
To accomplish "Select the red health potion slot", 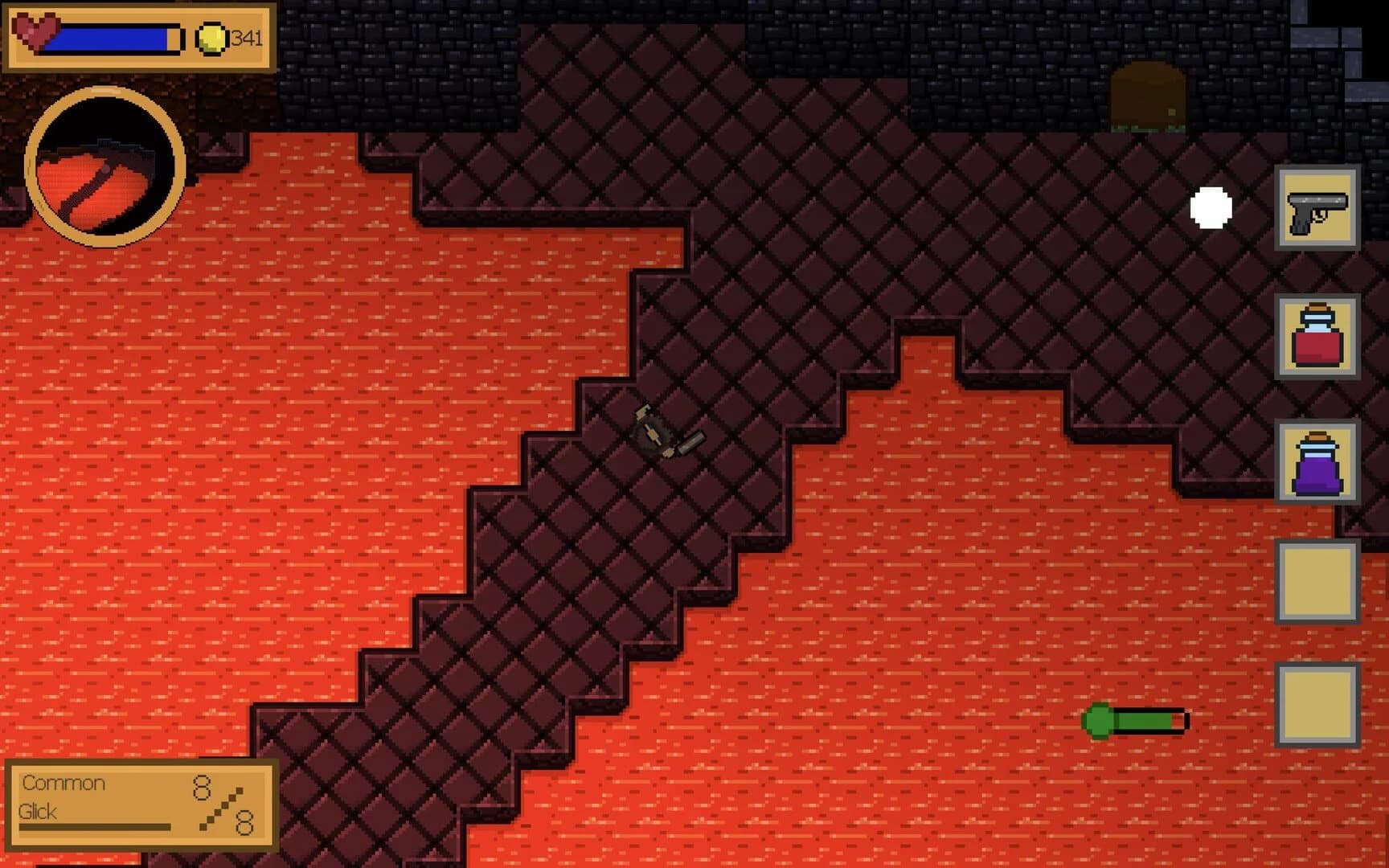I will tap(1317, 338).
